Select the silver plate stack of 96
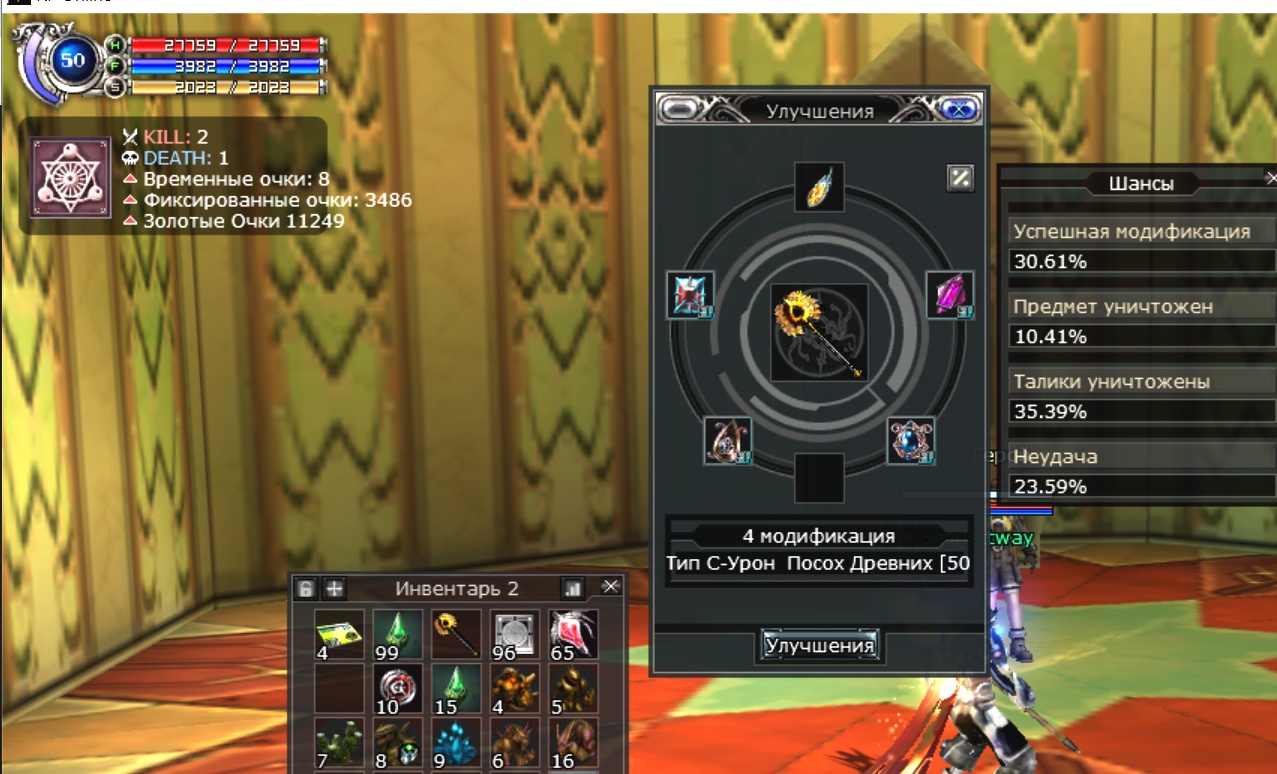Image resolution: width=1277 pixels, height=774 pixels. click(515, 634)
